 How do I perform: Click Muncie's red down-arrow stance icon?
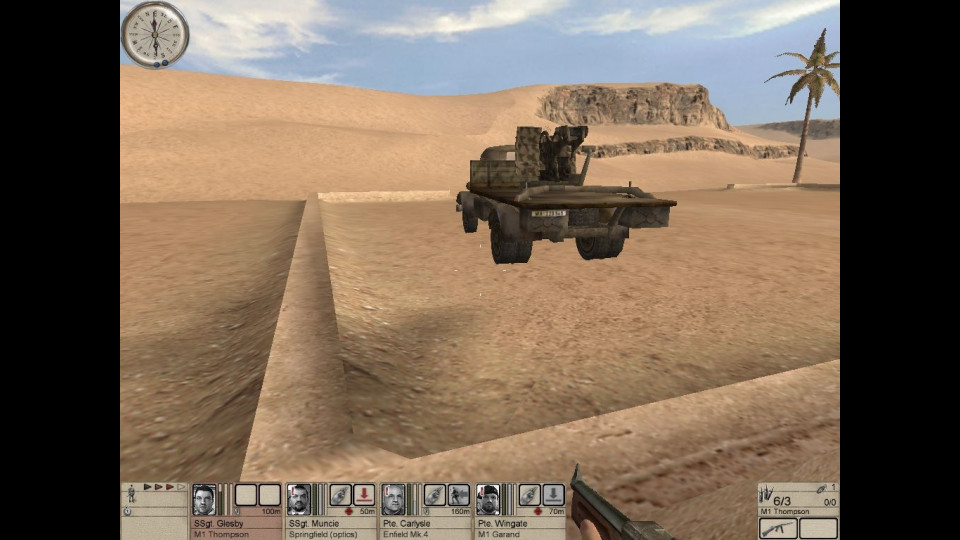364,495
